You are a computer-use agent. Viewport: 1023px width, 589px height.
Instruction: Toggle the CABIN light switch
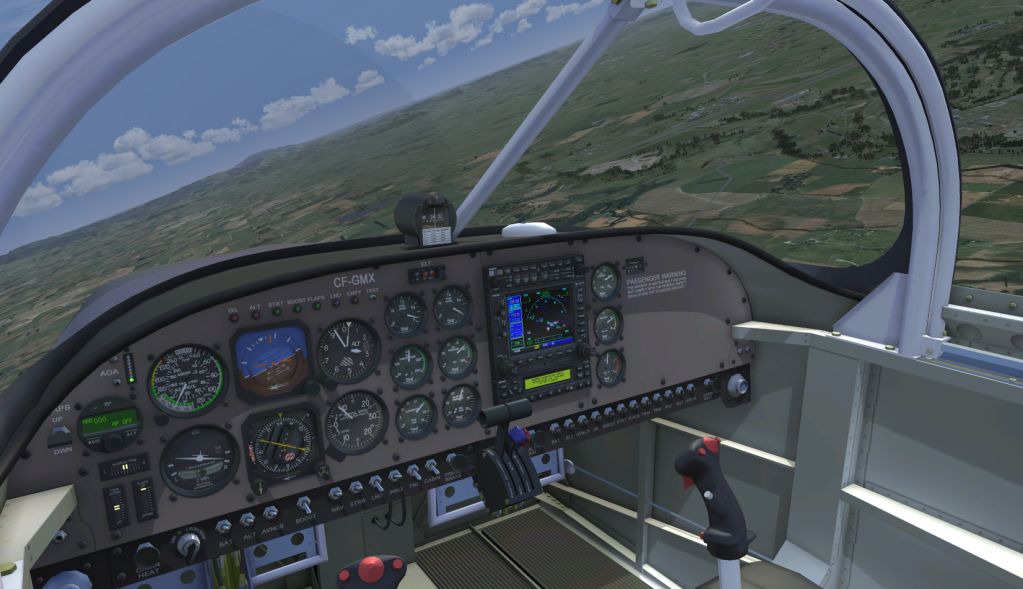[x=432, y=466]
